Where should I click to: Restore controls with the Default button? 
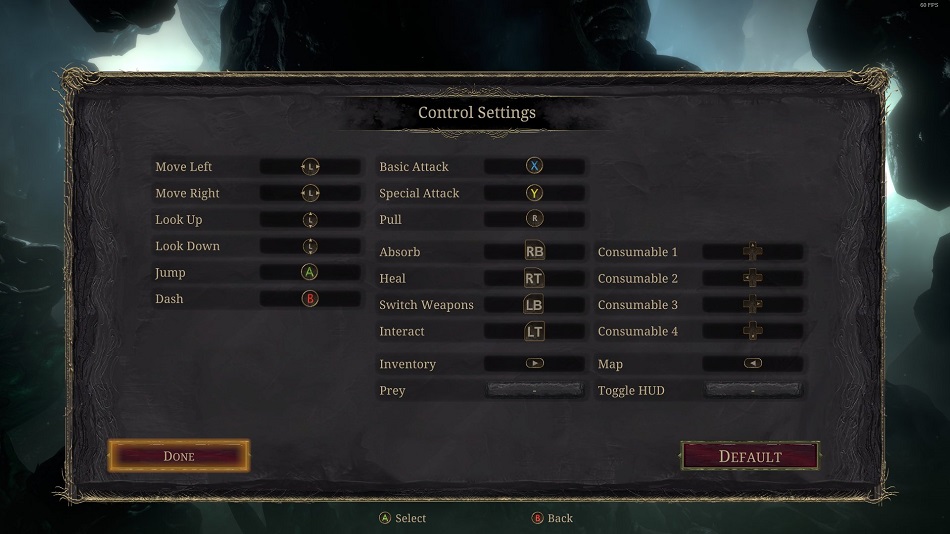[x=750, y=456]
